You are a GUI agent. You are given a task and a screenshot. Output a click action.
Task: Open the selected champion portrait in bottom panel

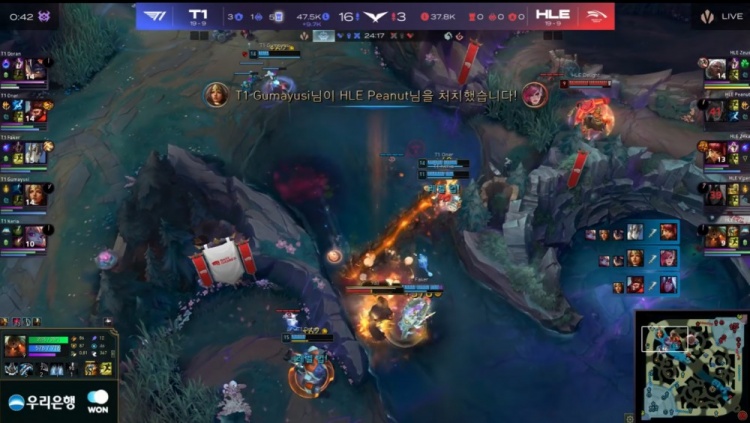coord(14,346)
